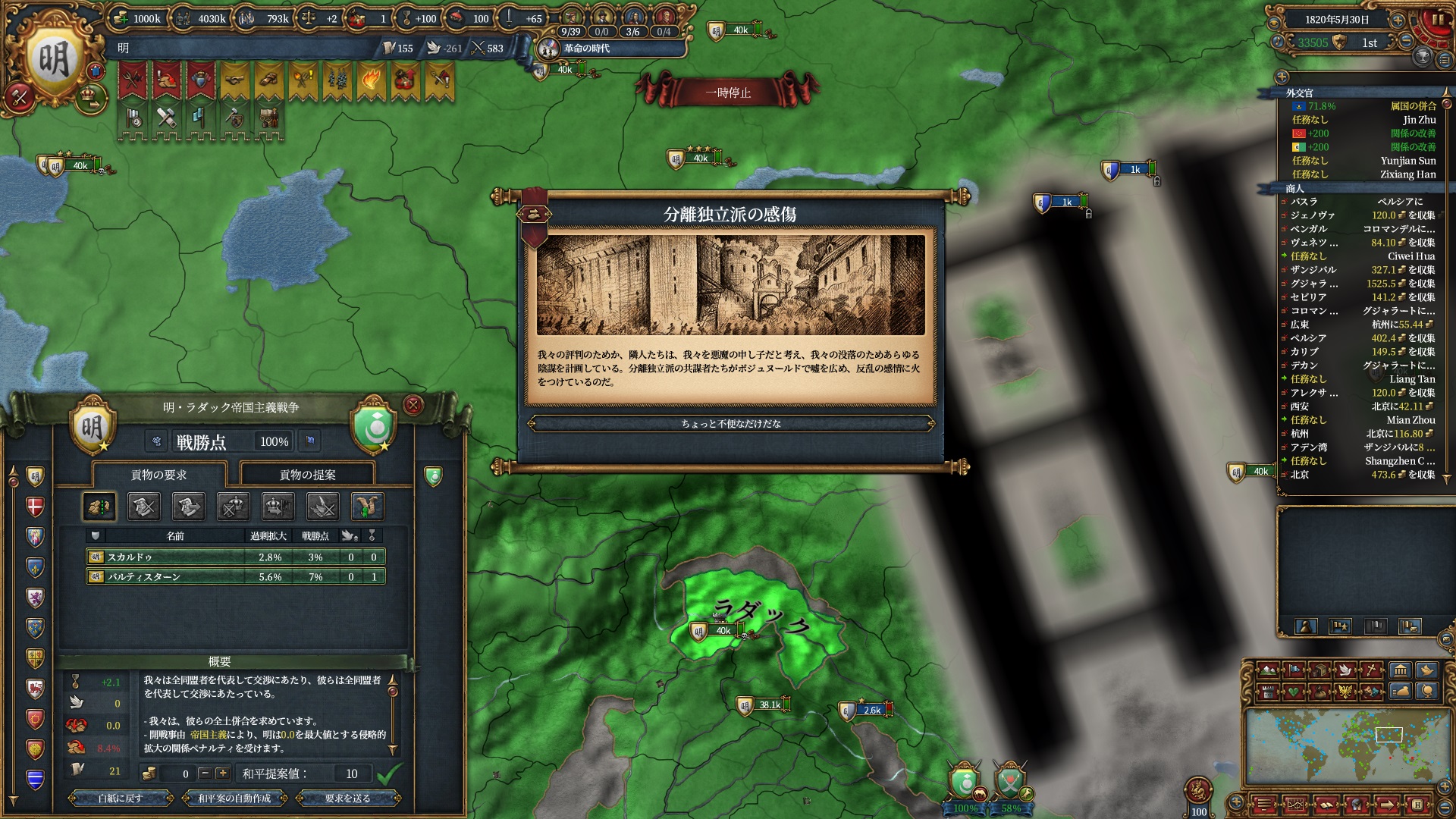Image resolution: width=1456 pixels, height=819 pixels.
Task: Switch to the 貢物の要求 tab
Action: (158, 475)
